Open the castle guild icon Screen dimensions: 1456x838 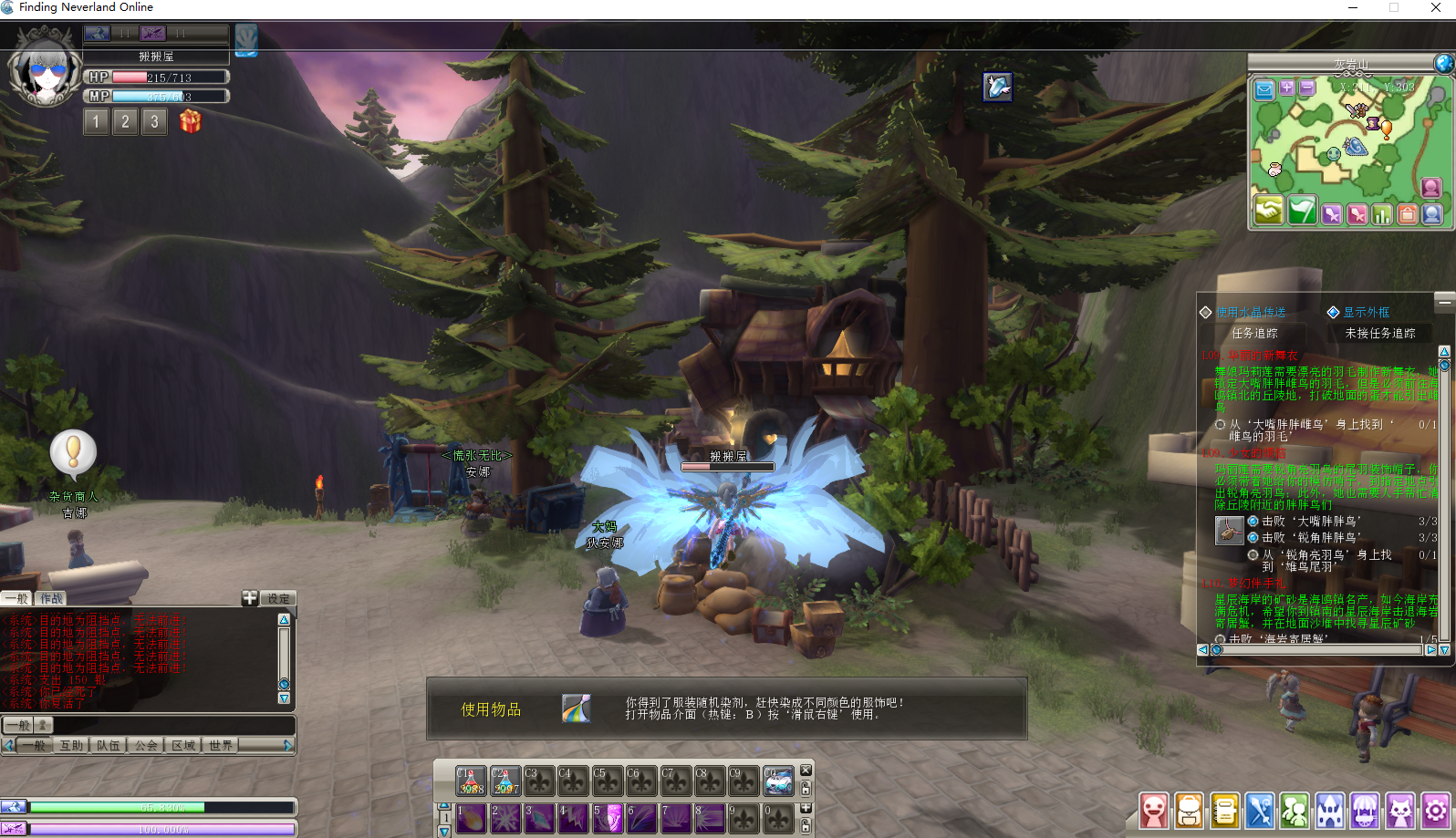coord(1329,810)
